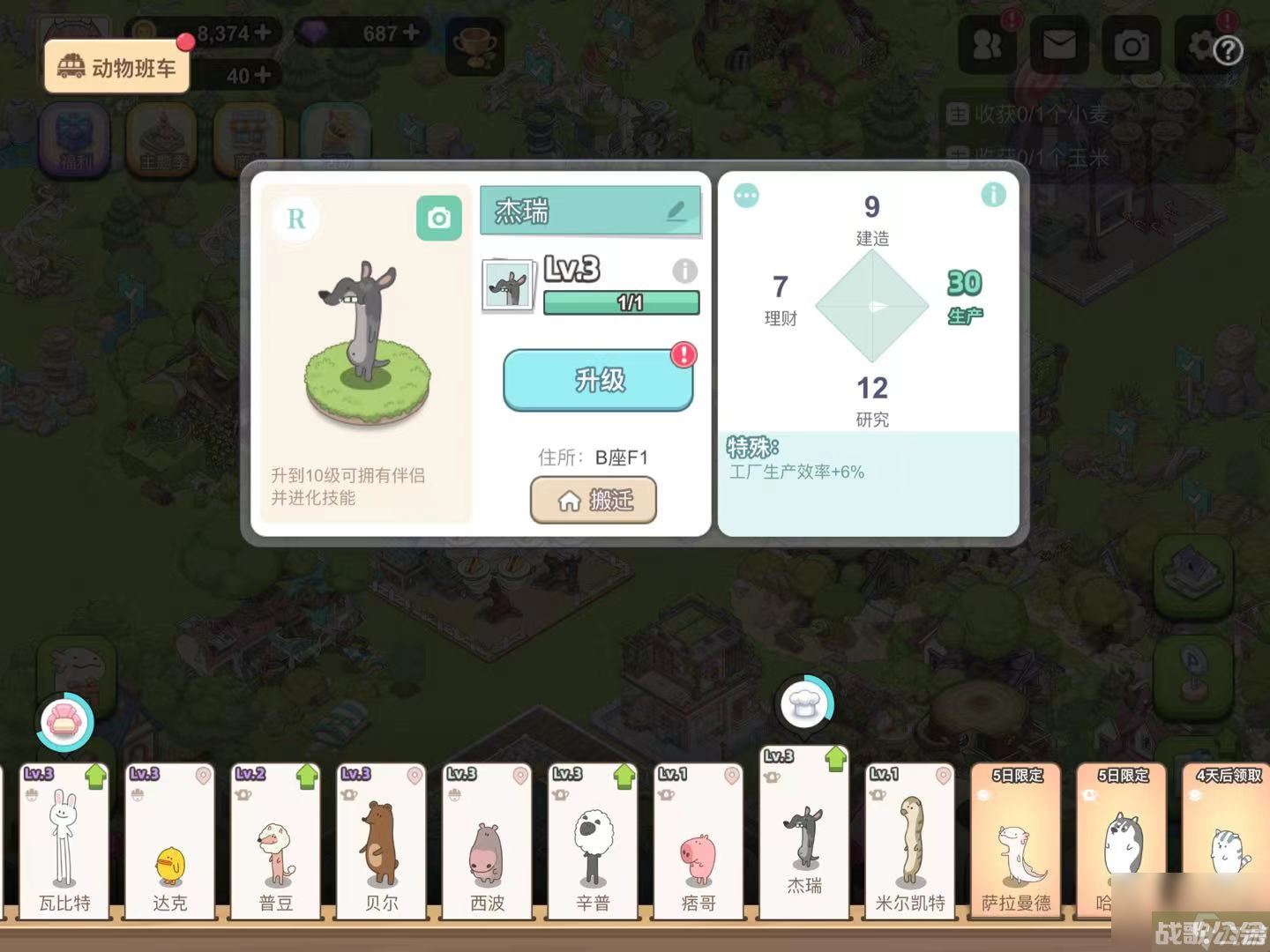This screenshot has height=952, width=1270.
Task: Open the mail inbox
Action: coord(1059,43)
